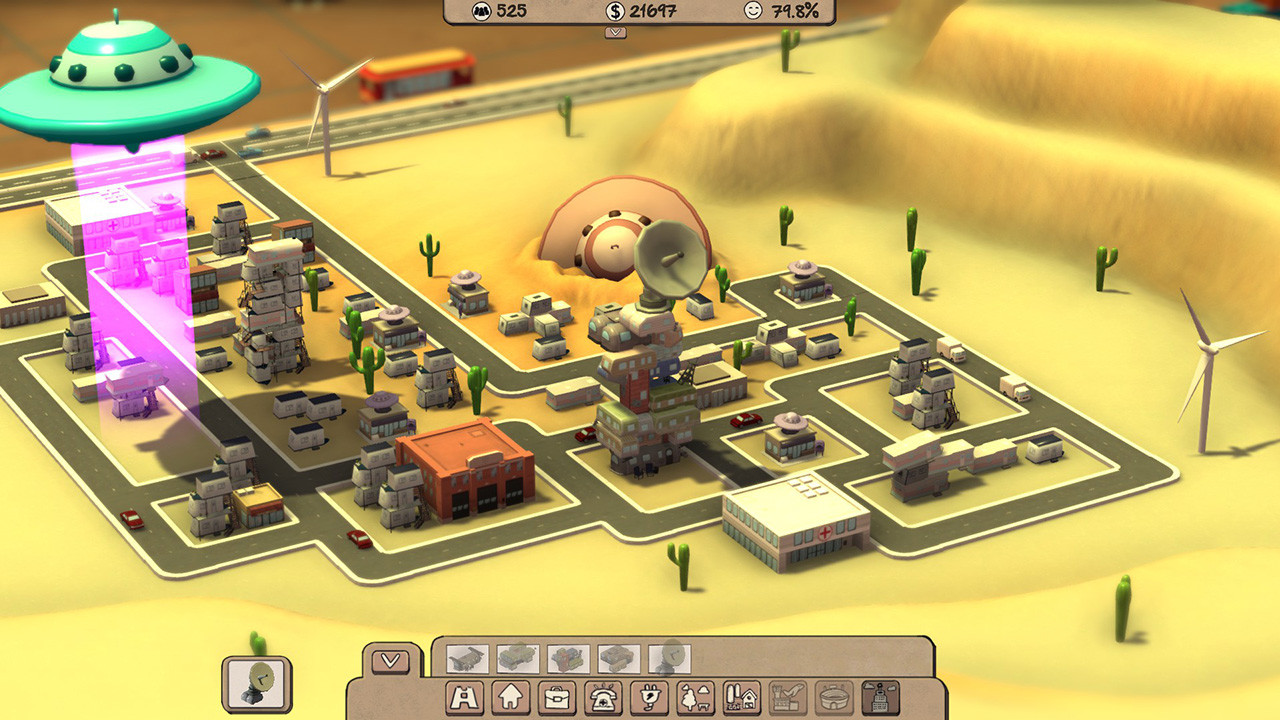The width and height of the screenshot is (1280, 720).
Task: Select the residential house building category
Action: coord(510,698)
